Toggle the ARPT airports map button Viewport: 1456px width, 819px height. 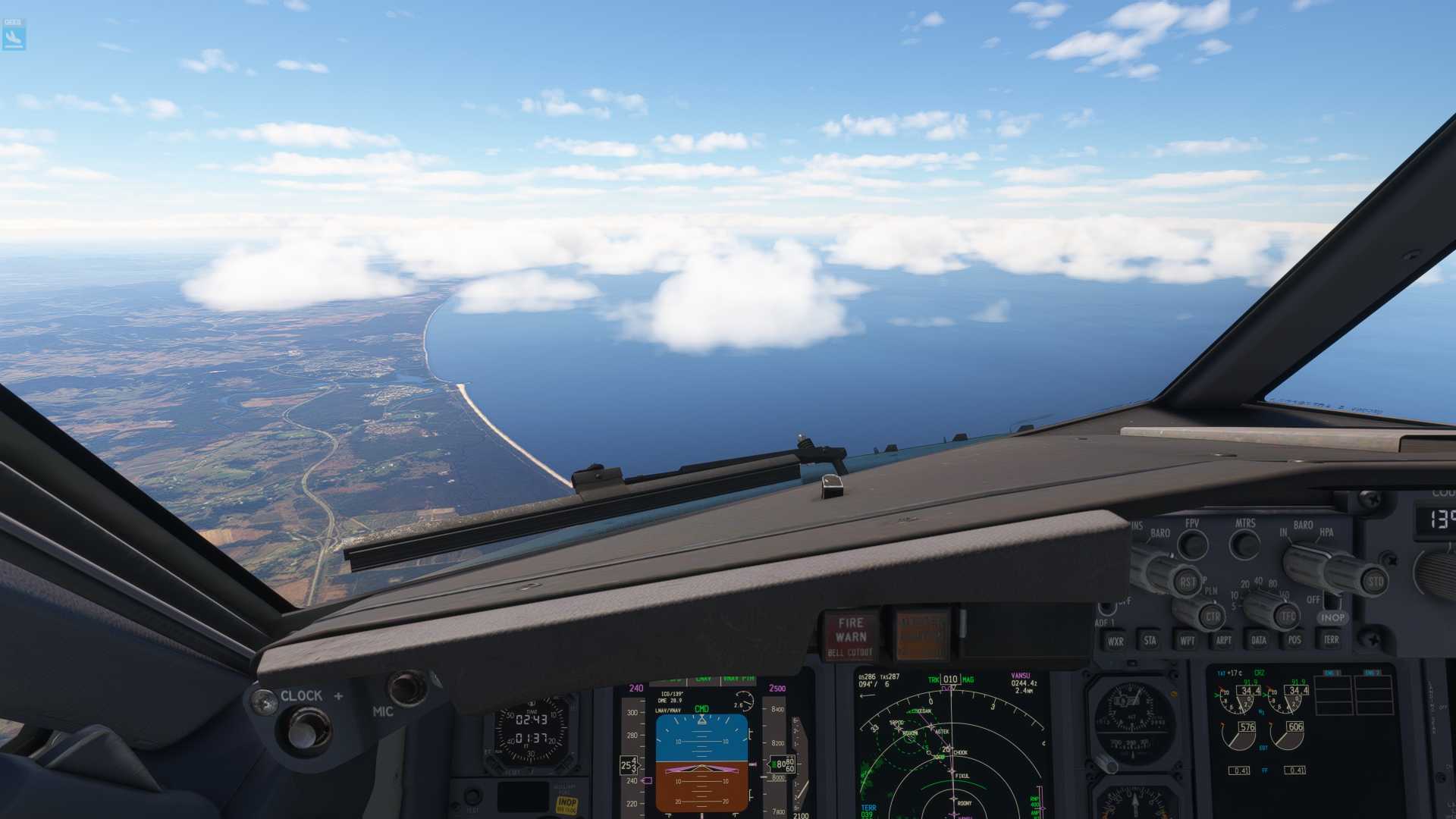(1223, 641)
